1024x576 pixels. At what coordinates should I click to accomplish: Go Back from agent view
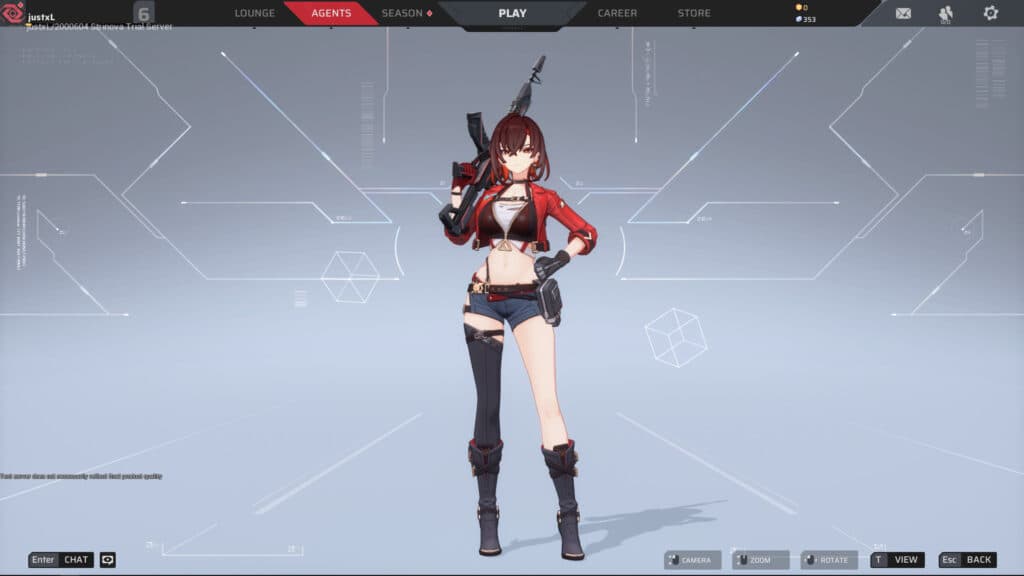(967, 560)
